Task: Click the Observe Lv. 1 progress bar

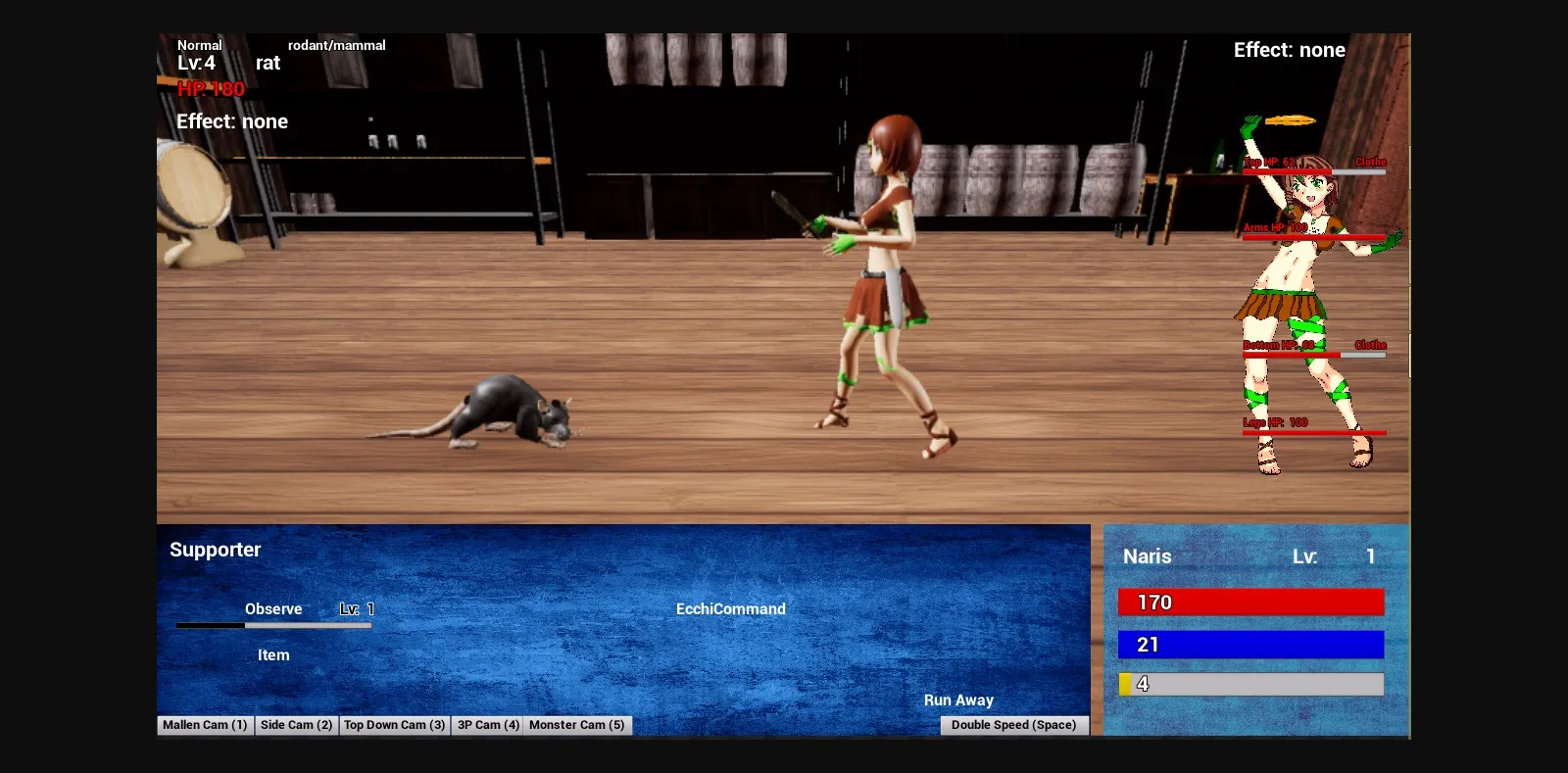Action: tap(274, 625)
